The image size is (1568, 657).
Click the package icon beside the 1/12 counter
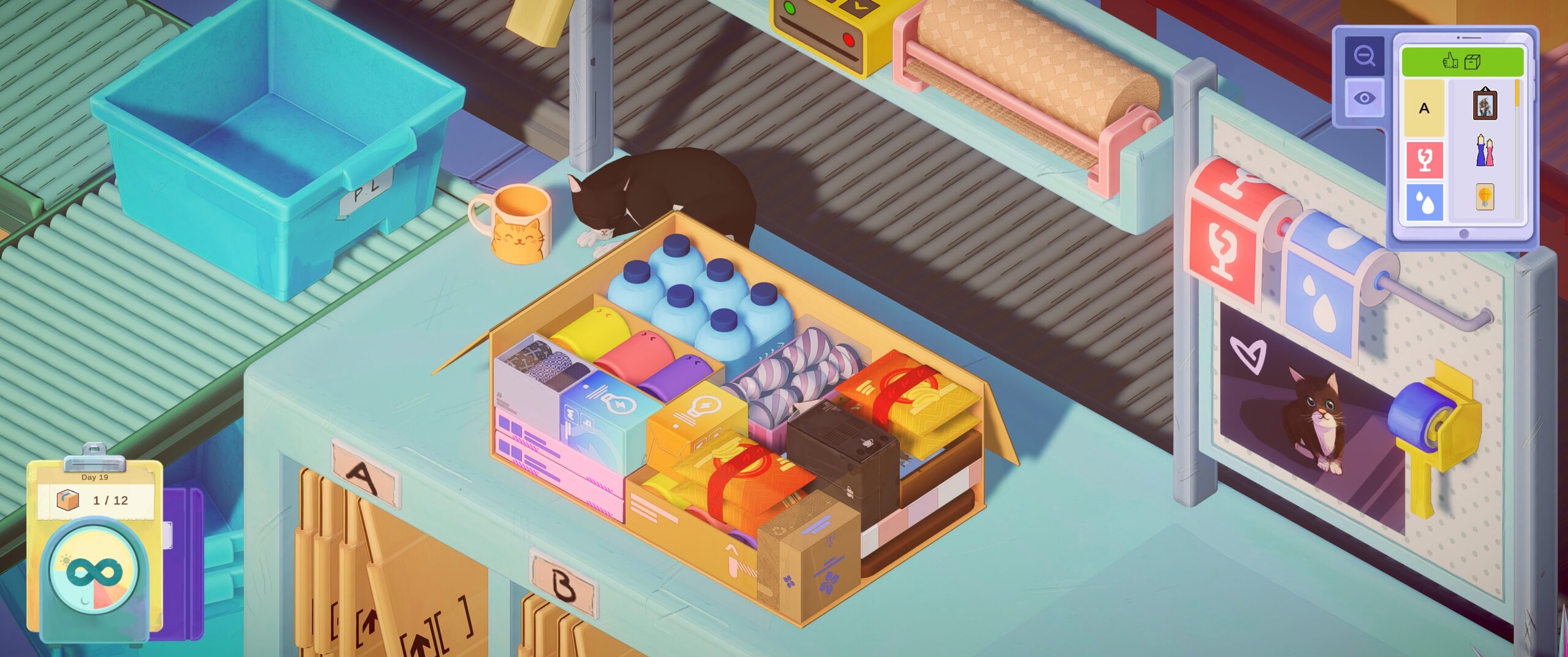pos(67,500)
